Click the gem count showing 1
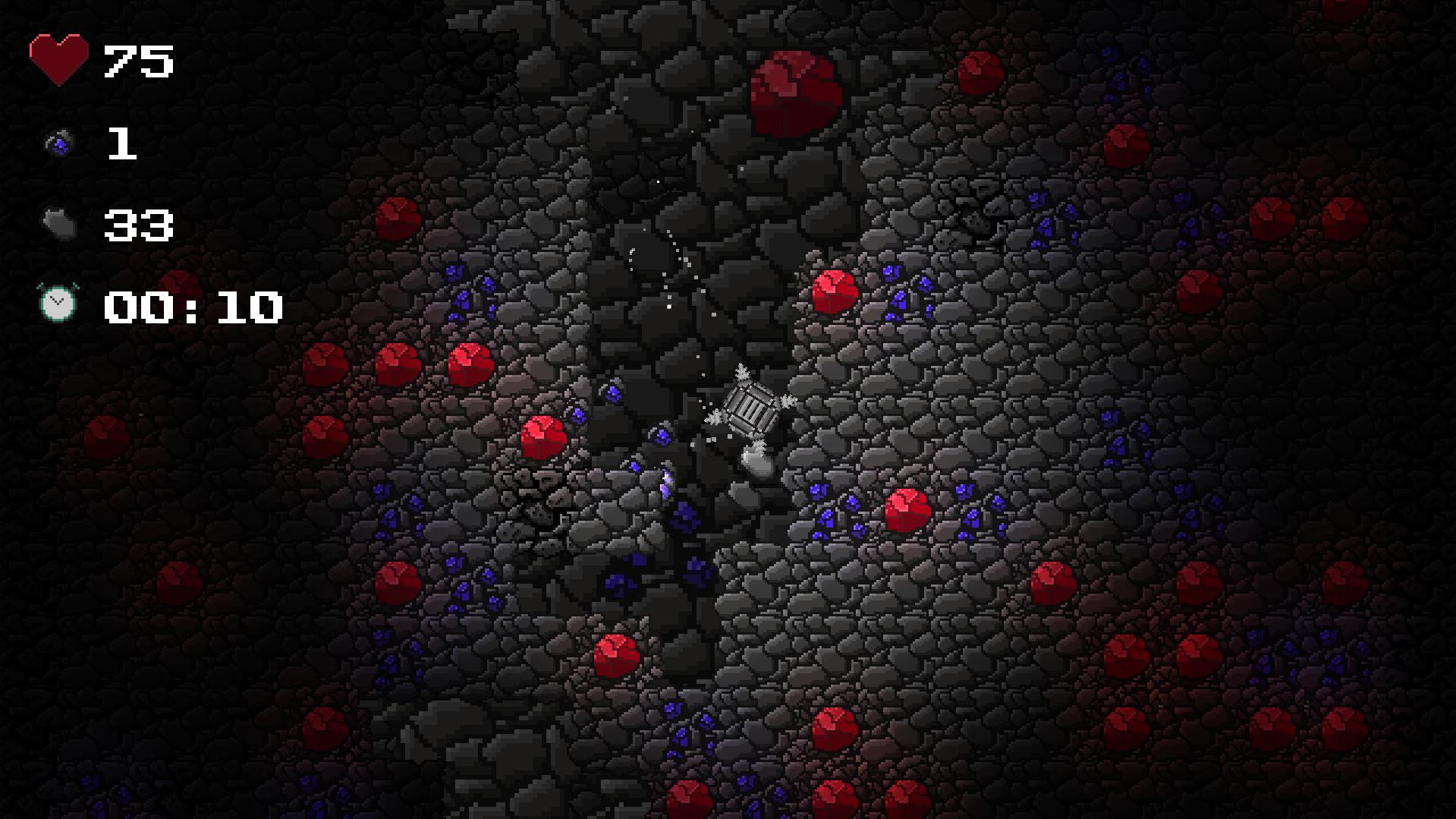Screen dimensions: 1456x819 (121, 144)
